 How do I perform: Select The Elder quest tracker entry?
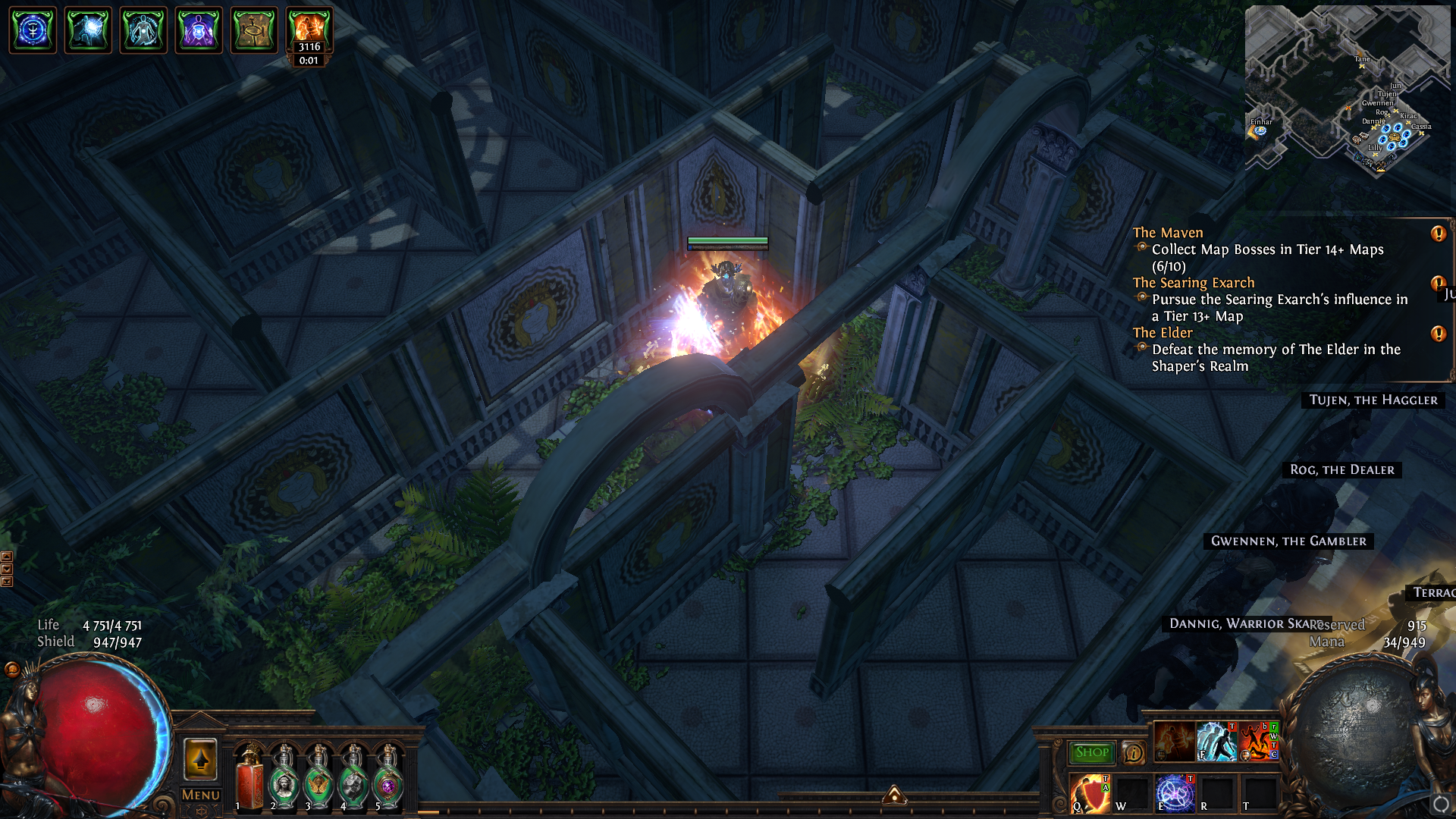pyautogui.click(x=1162, y=333)
